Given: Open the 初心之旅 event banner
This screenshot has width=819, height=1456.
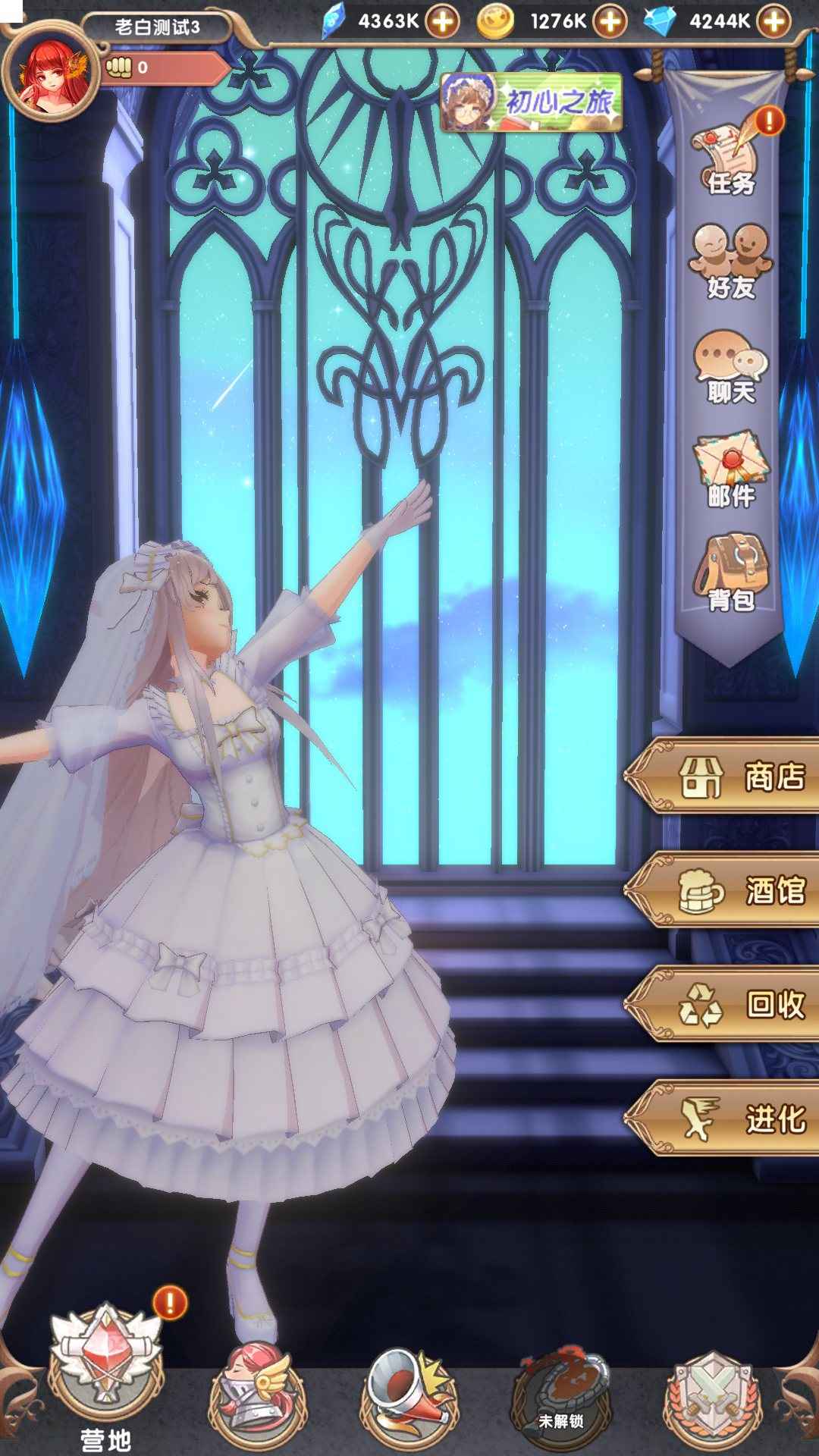Looking at the screenshot, I should [532, 102].
